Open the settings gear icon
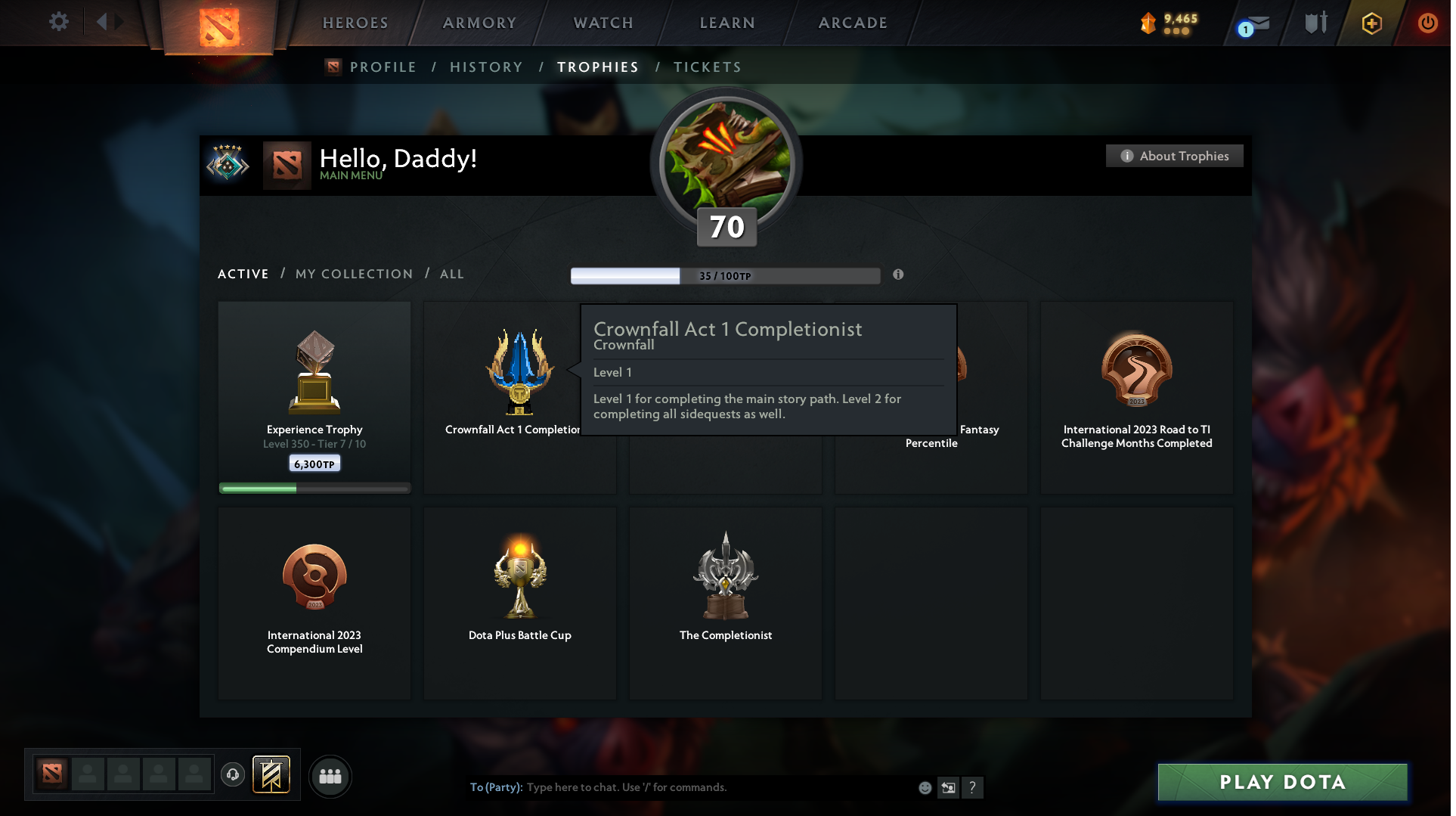This screenshot has height=816, width=1456. [58, 22]
